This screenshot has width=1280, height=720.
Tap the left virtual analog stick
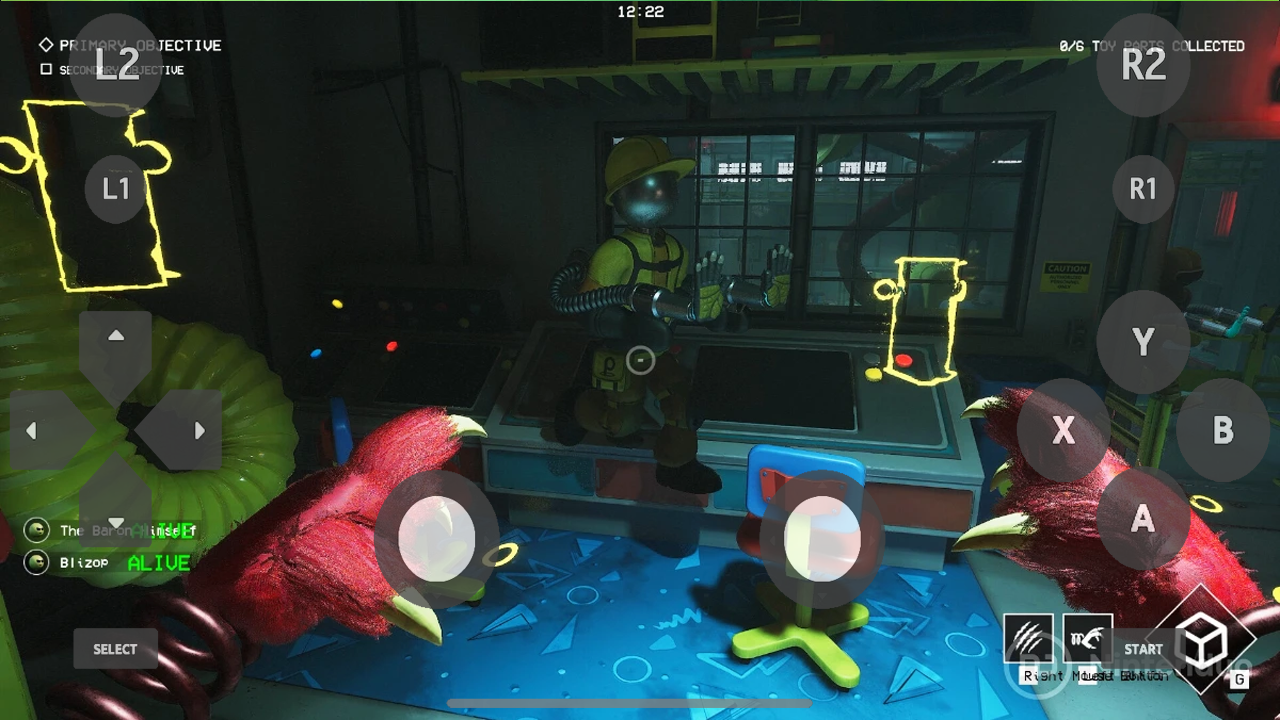435,537
